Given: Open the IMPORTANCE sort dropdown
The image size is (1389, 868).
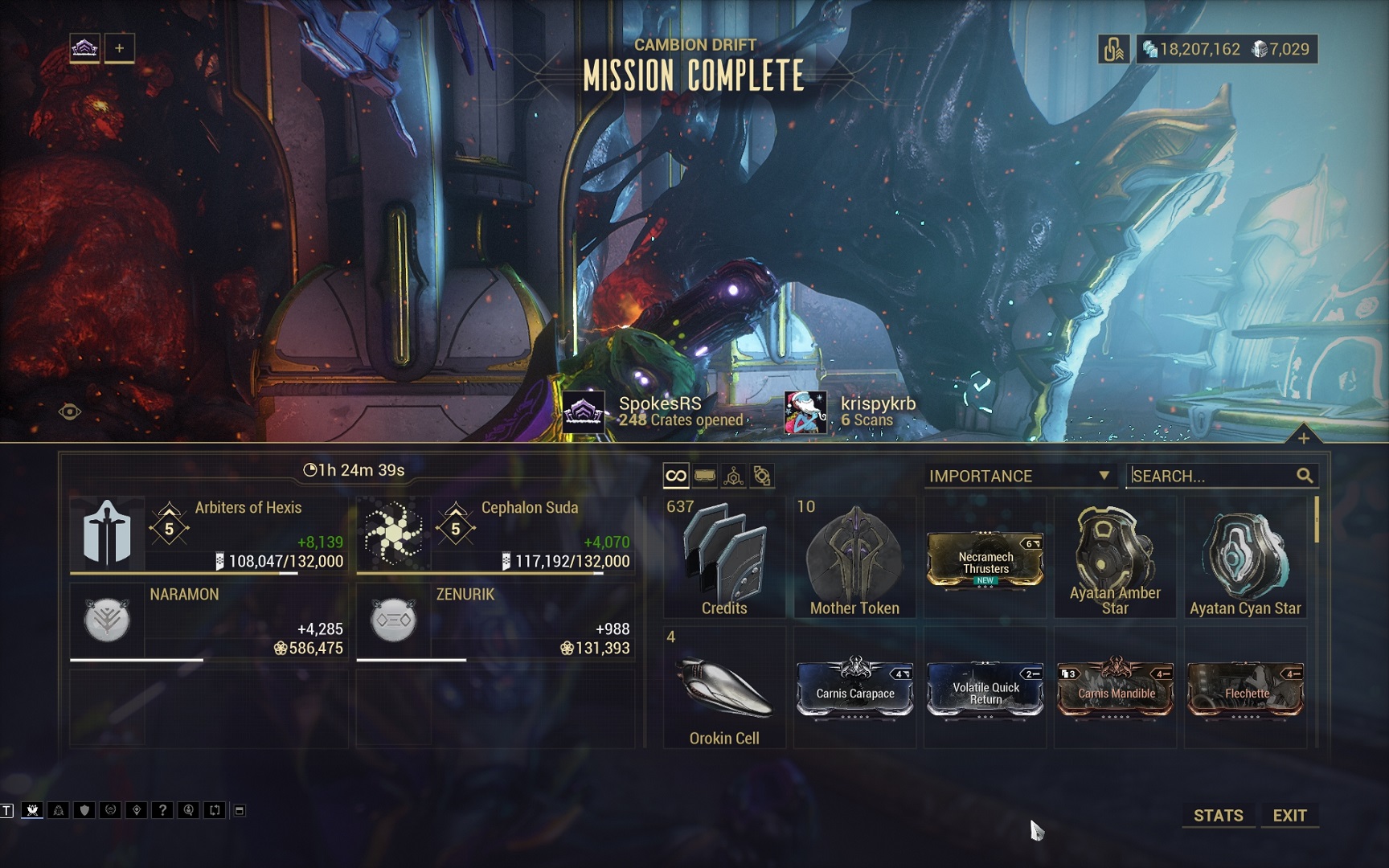Looking at the screenshot, I should click(1018, 476).
